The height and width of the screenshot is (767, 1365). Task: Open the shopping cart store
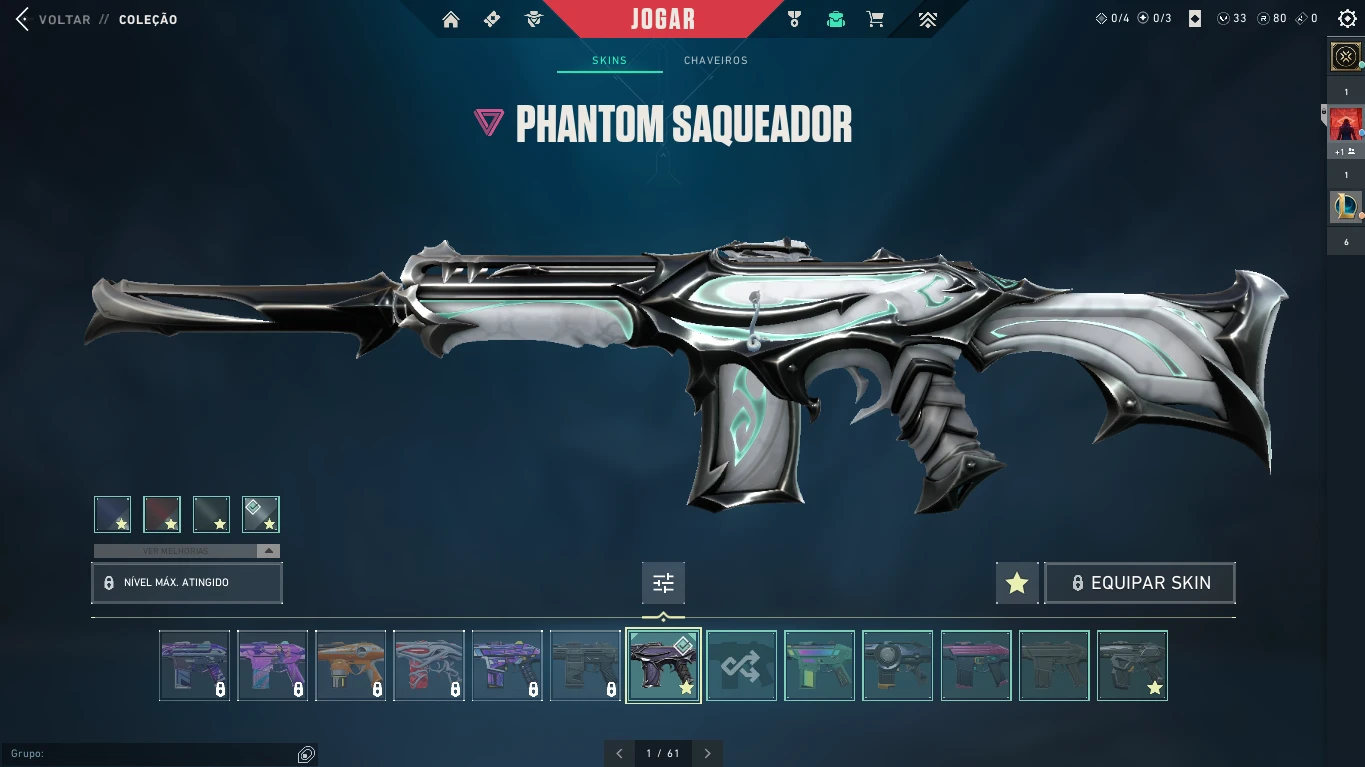point(875,19)
